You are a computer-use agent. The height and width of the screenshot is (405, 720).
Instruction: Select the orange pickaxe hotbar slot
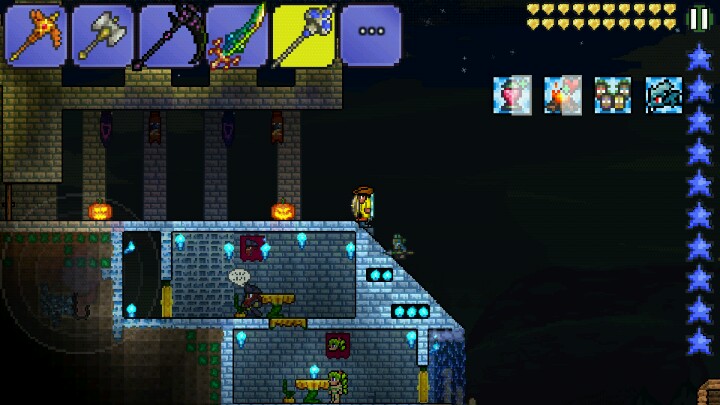coord(35,35)
